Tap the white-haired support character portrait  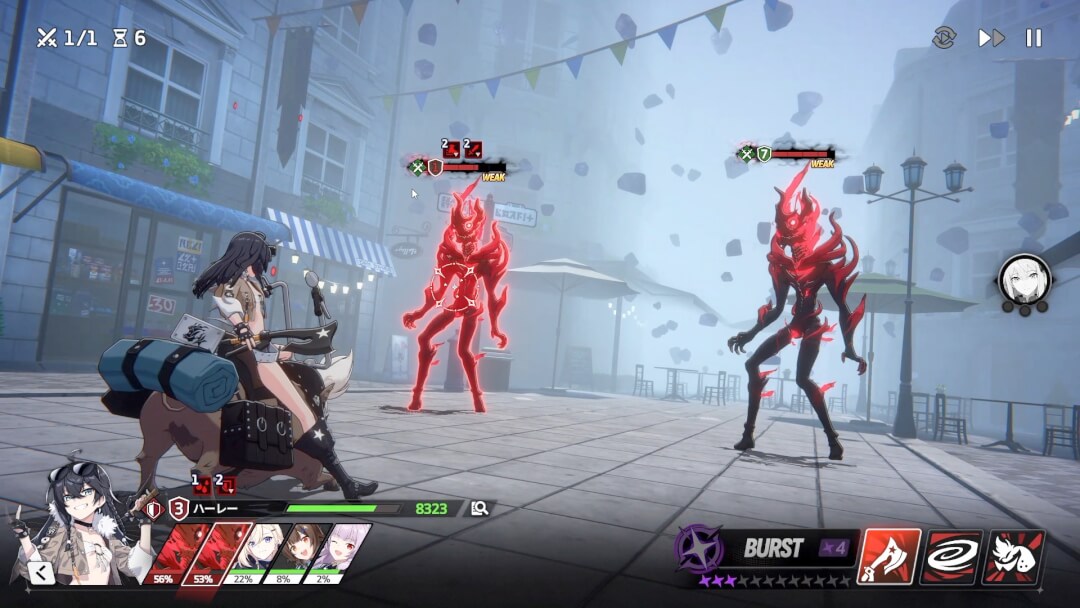coord(1025,279)
